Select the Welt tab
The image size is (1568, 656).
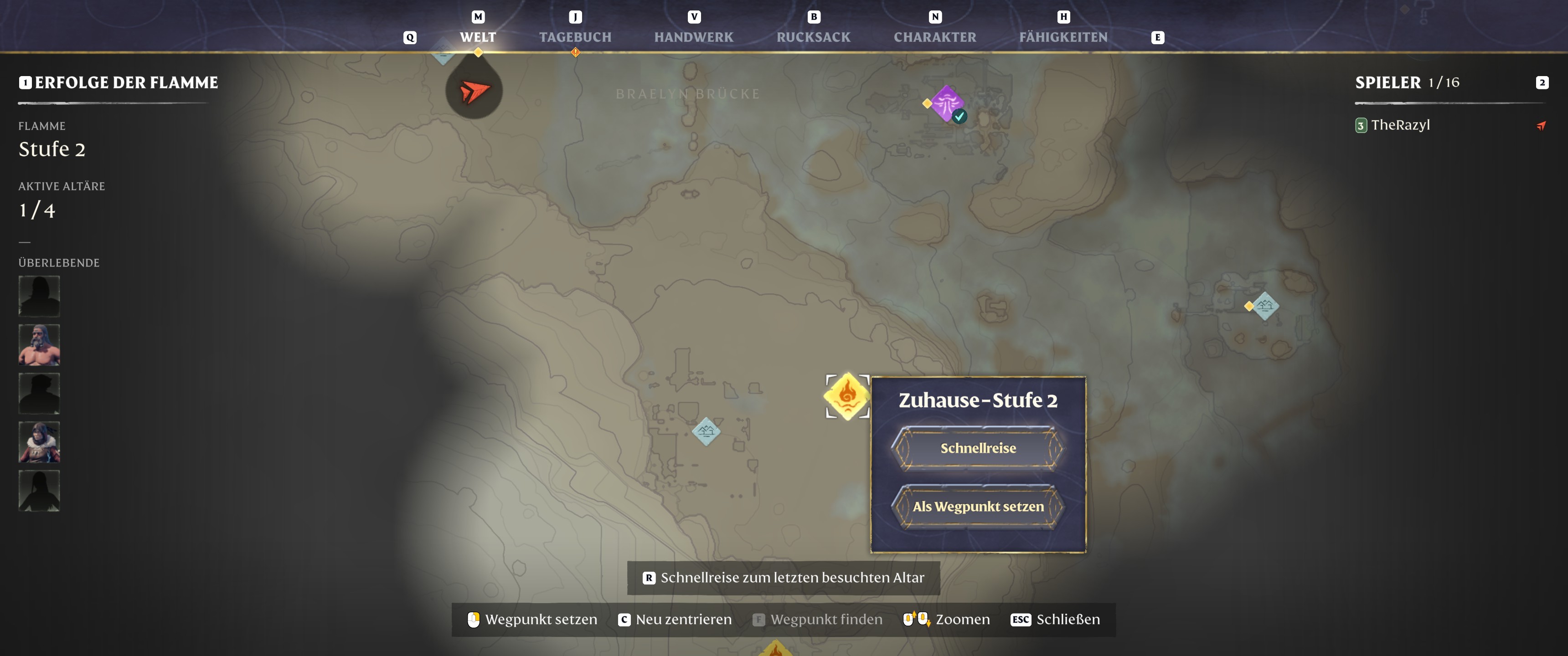478,37
